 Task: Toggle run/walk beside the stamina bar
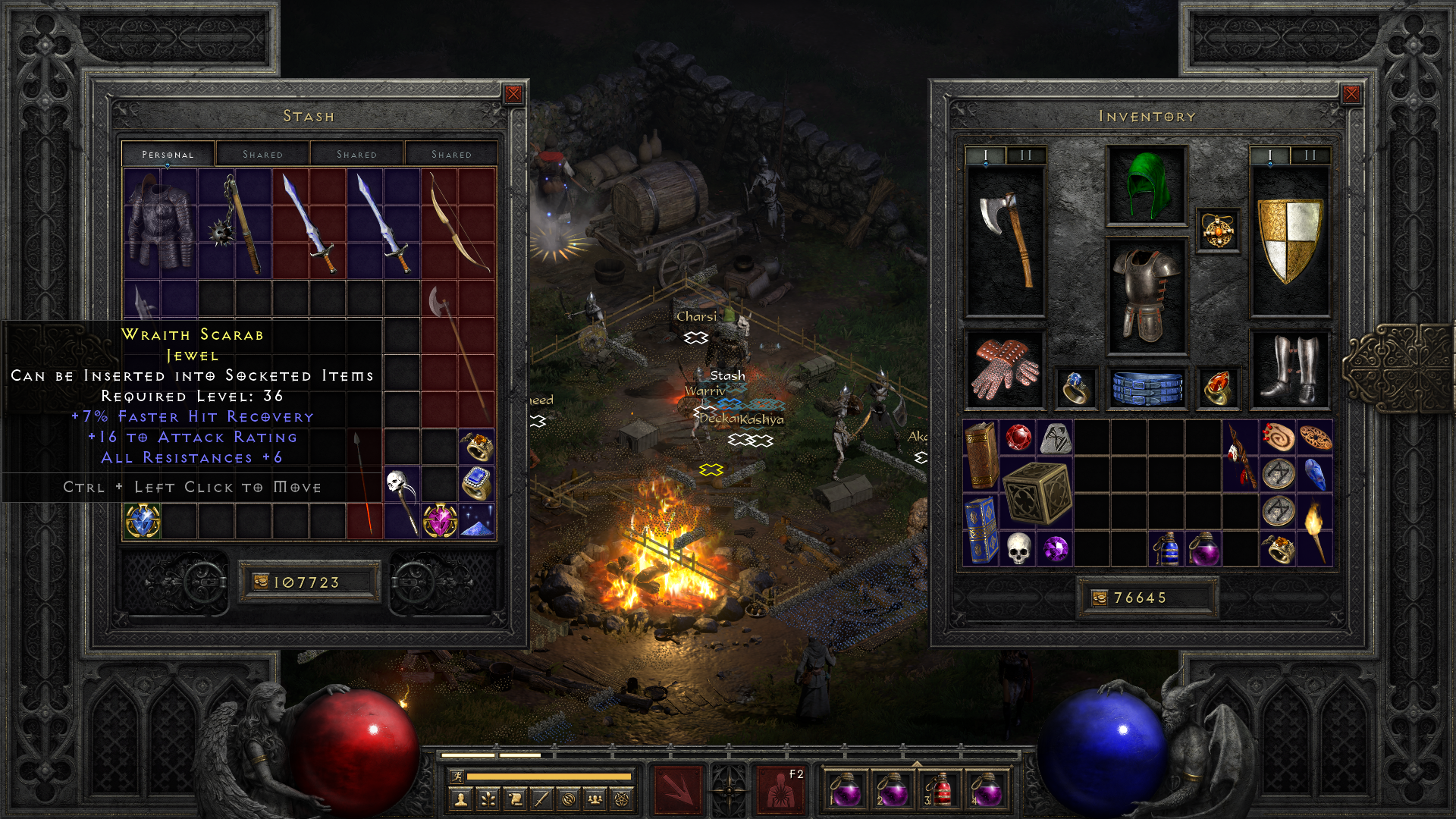(x=457, y=777)
